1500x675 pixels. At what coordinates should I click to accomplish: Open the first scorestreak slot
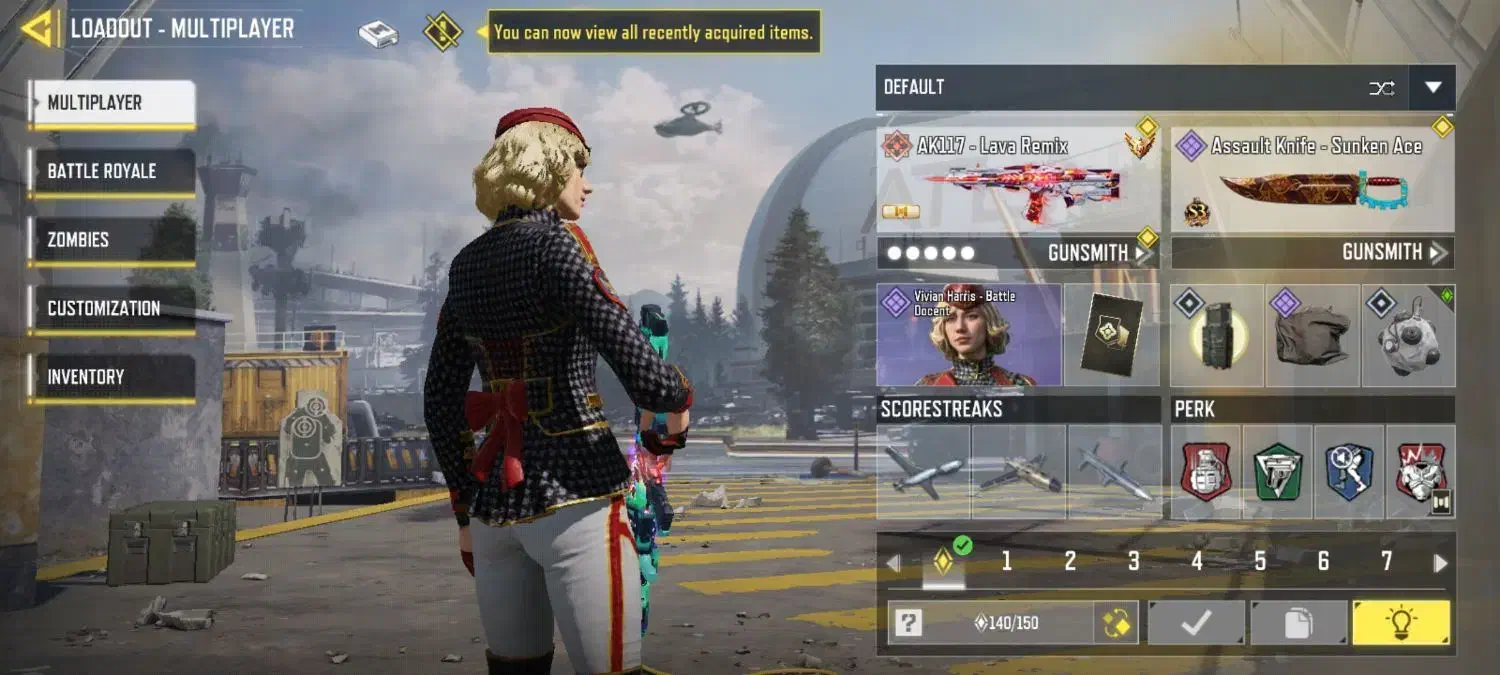coord(923,472)
